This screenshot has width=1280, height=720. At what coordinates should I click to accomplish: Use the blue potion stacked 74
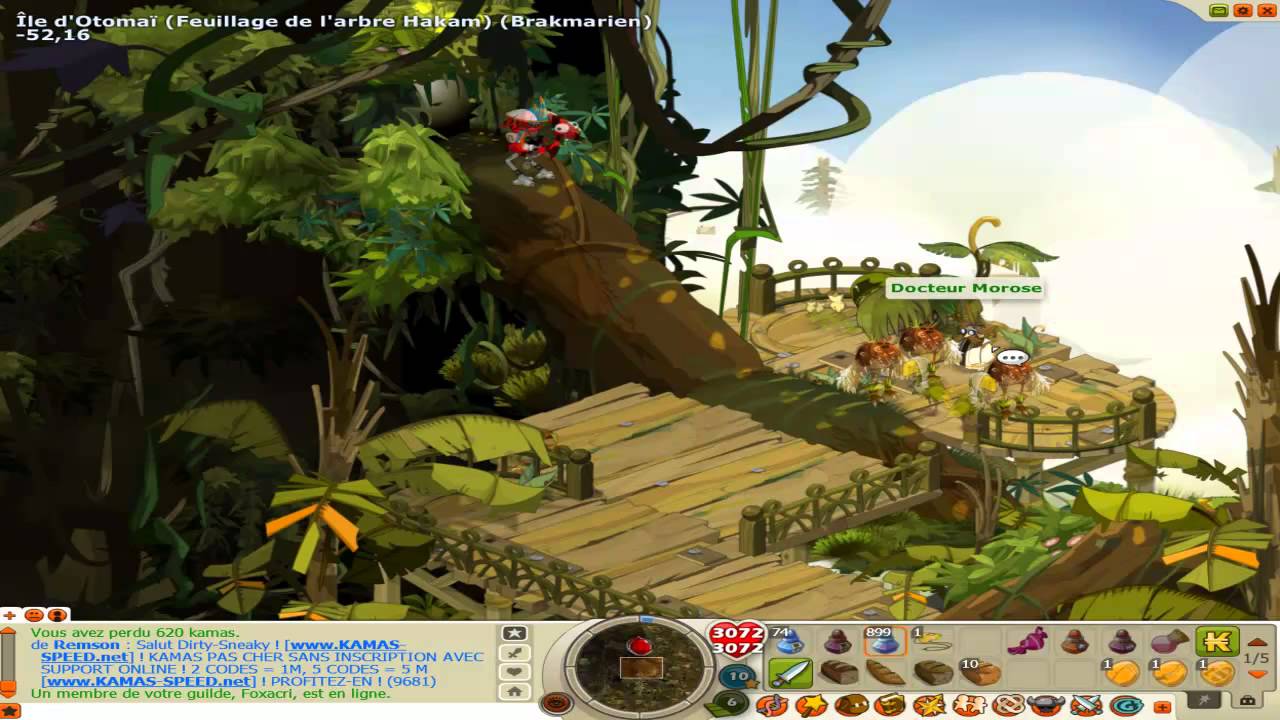tap(790, 642)
